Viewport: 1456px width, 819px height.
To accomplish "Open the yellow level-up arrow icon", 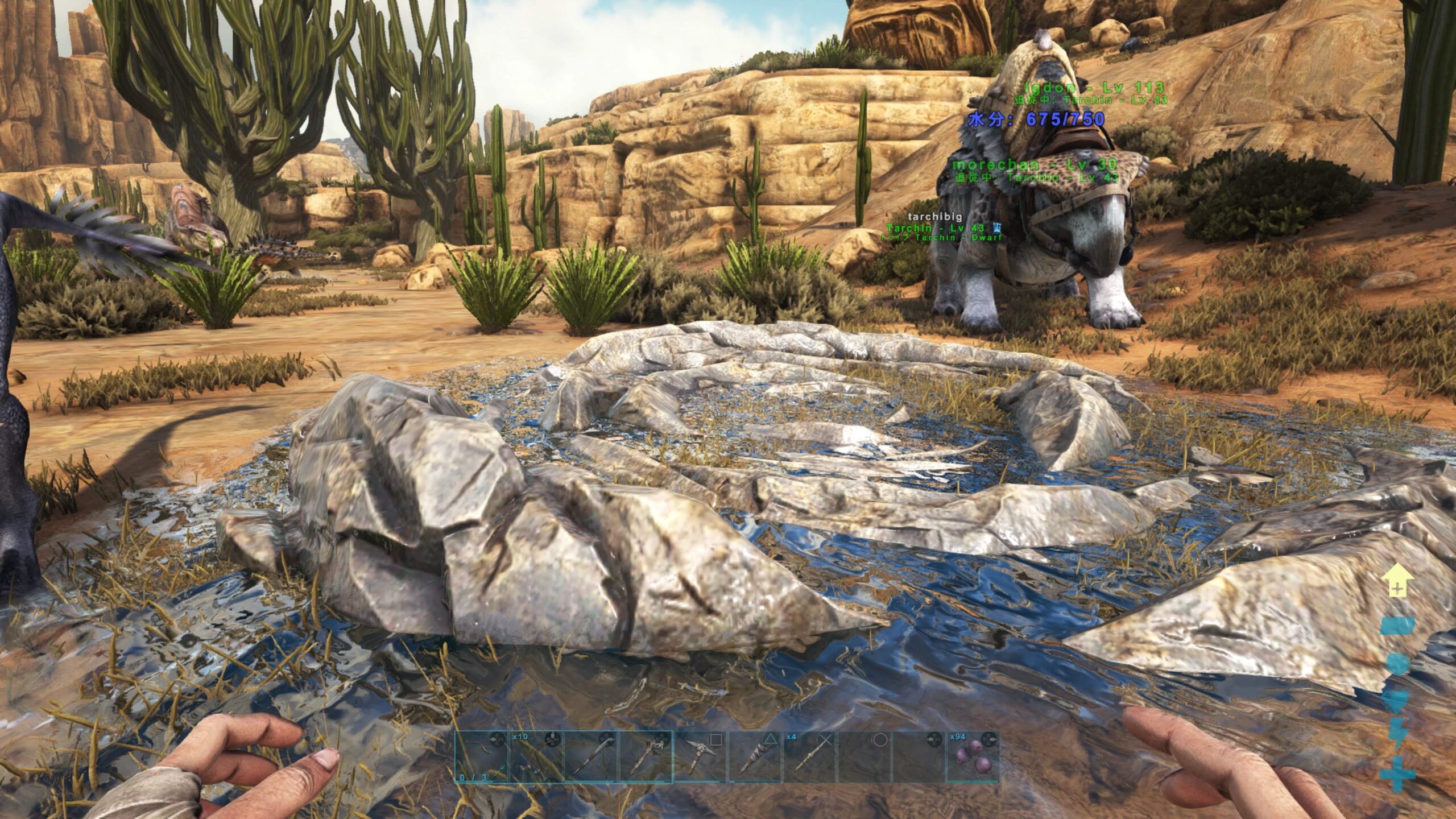I will tap(1399, 581).
